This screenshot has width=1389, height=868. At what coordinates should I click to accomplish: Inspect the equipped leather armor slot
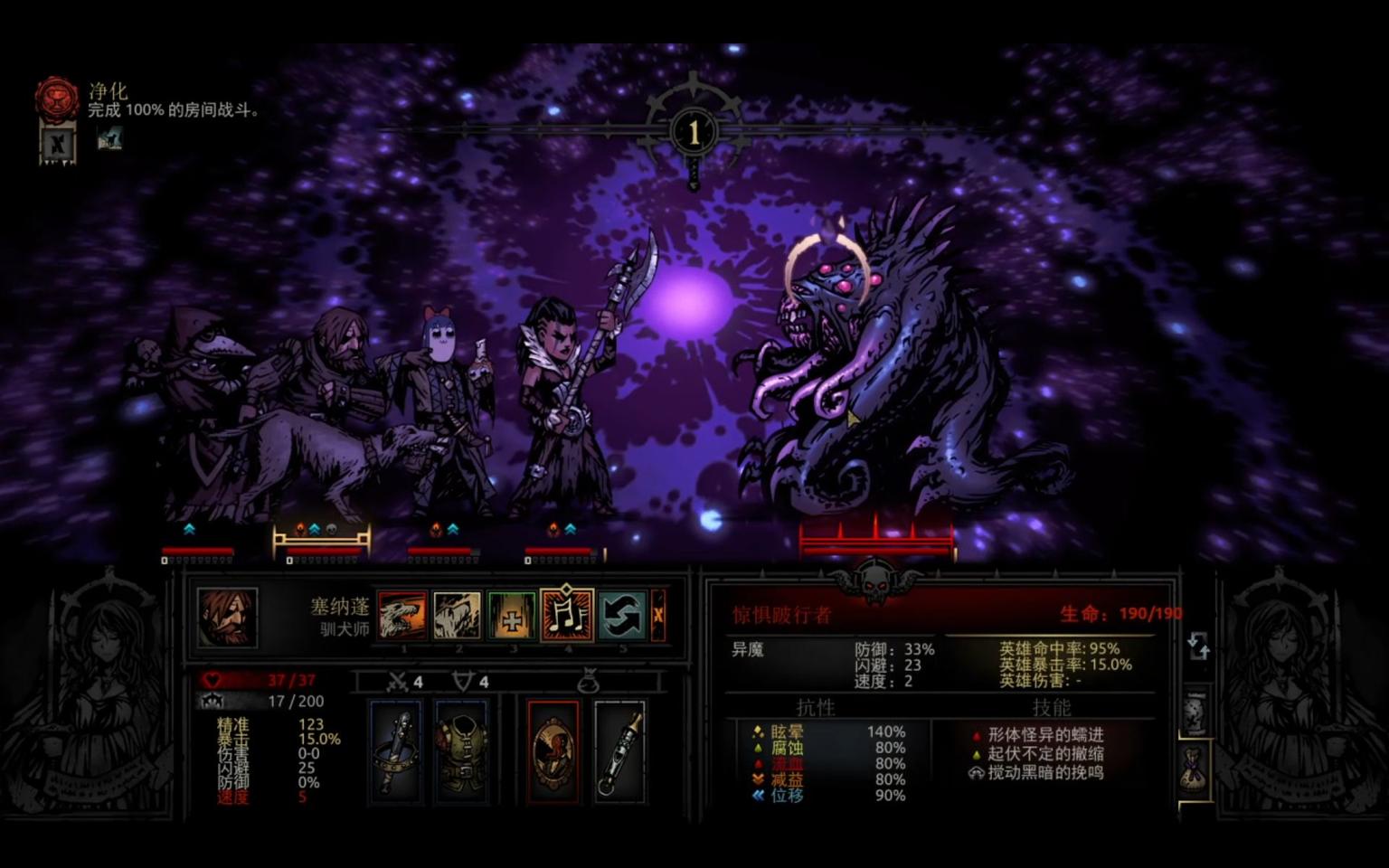coord(461,750)
